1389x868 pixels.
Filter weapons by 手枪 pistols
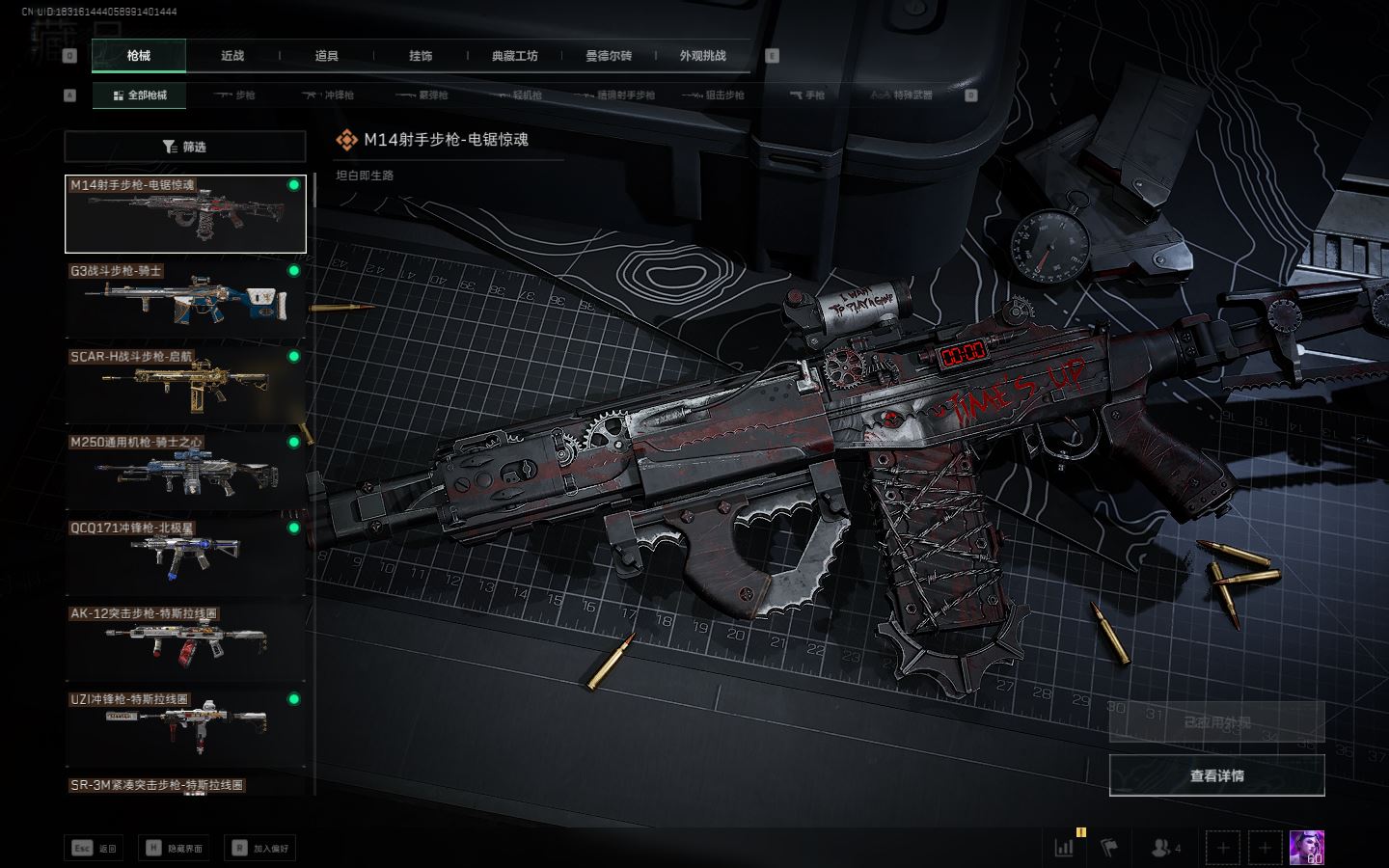(x=807, y=95)
